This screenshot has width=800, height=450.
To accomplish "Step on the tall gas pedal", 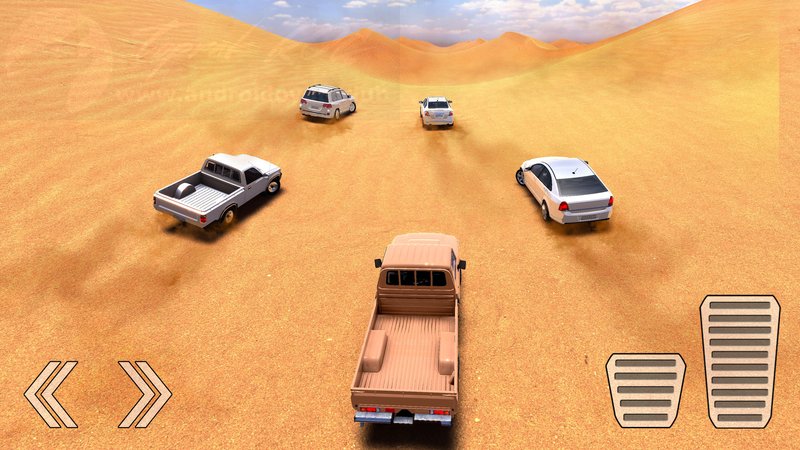I will [x=739, y=361].
